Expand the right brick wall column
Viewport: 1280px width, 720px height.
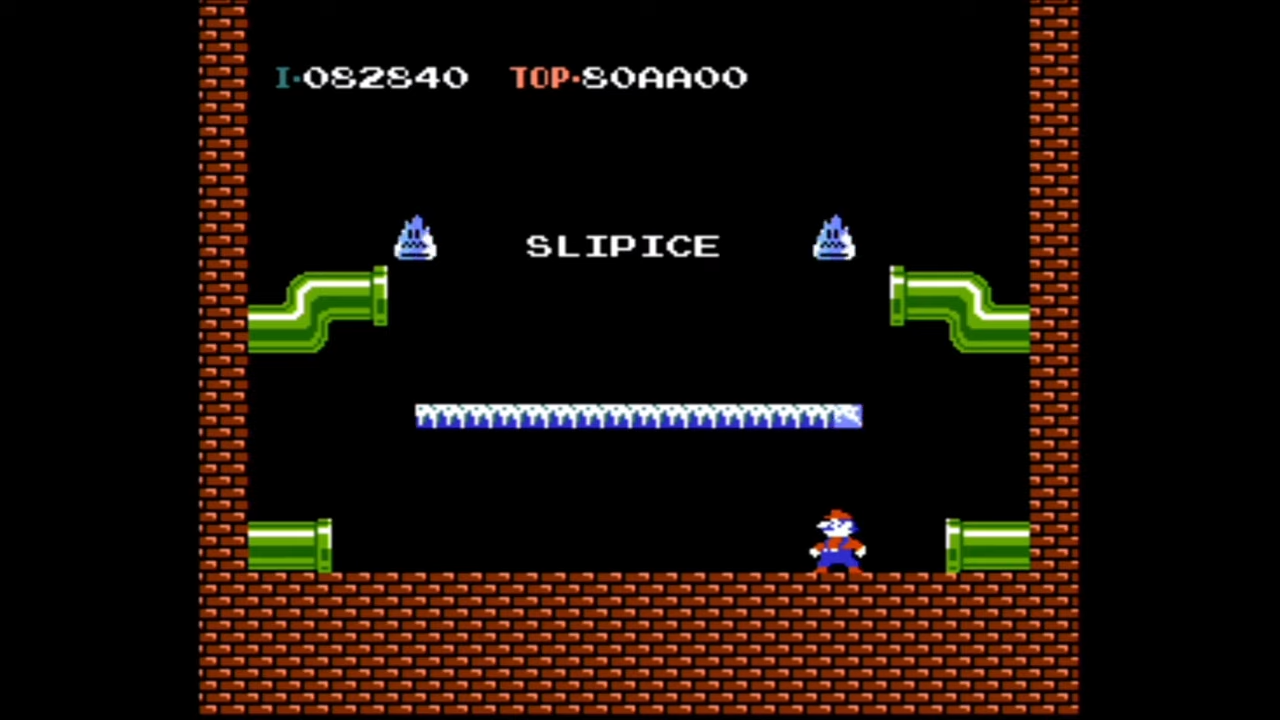1055,360
